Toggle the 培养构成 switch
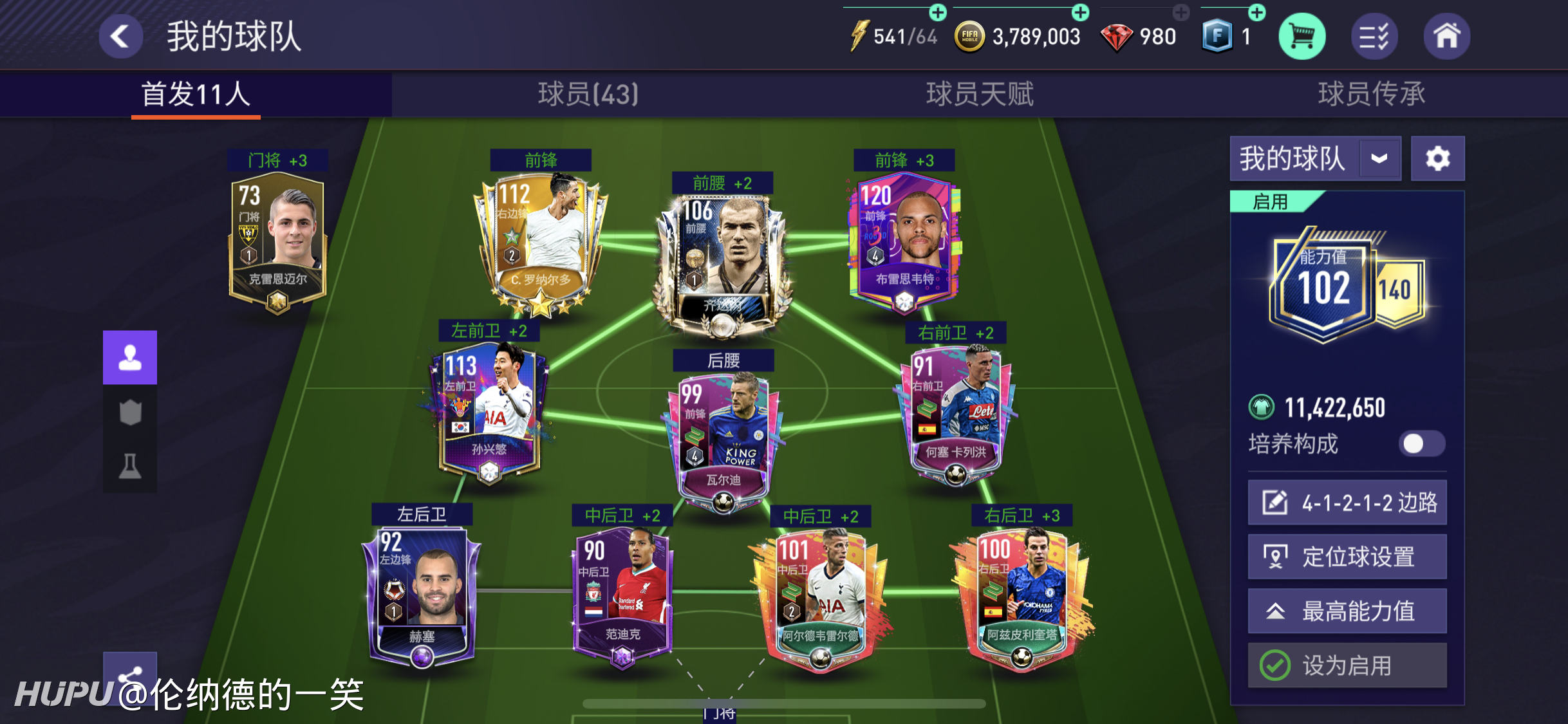 click(x=1421, y=443)
